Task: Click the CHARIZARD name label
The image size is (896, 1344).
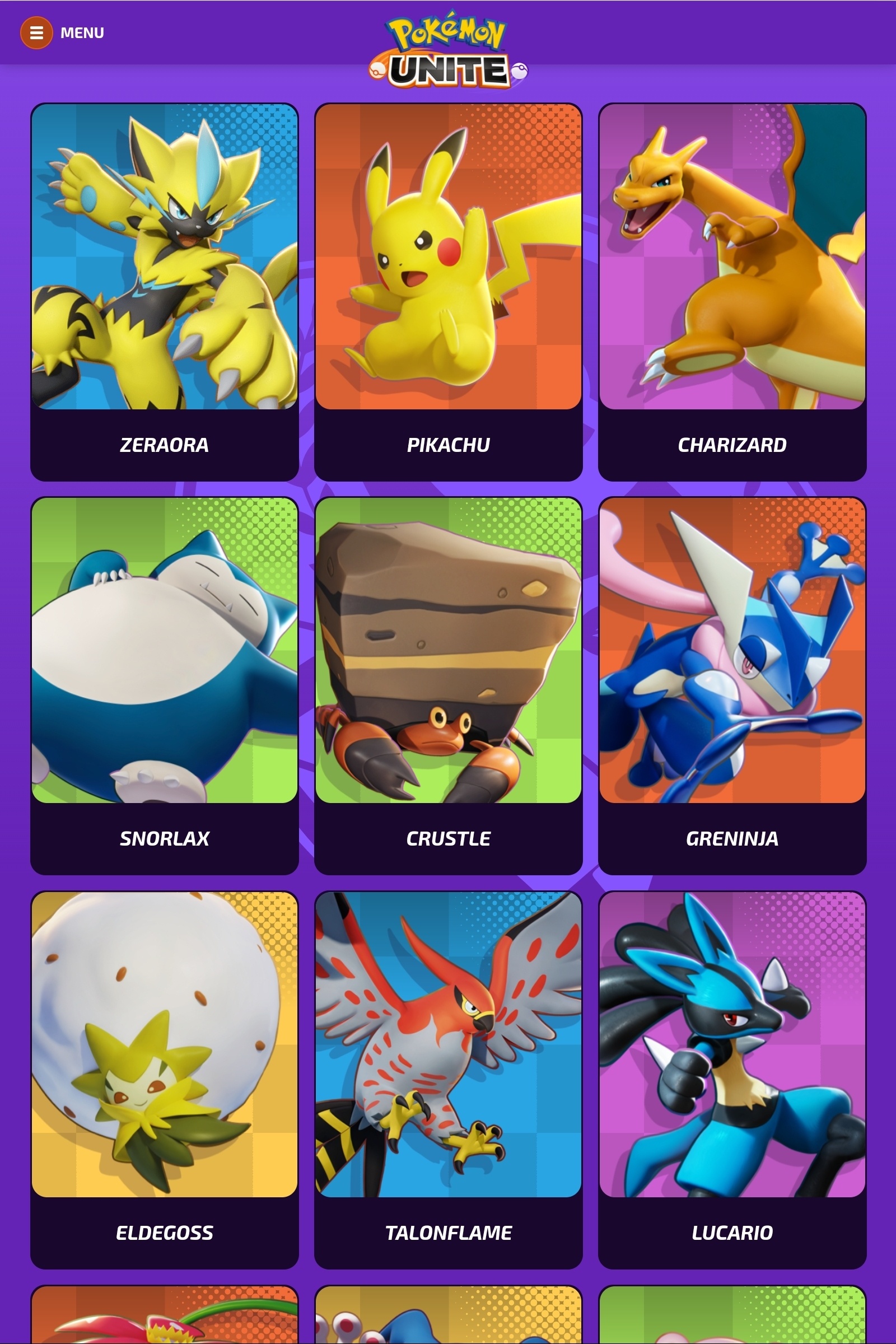Action: [732, 445]
